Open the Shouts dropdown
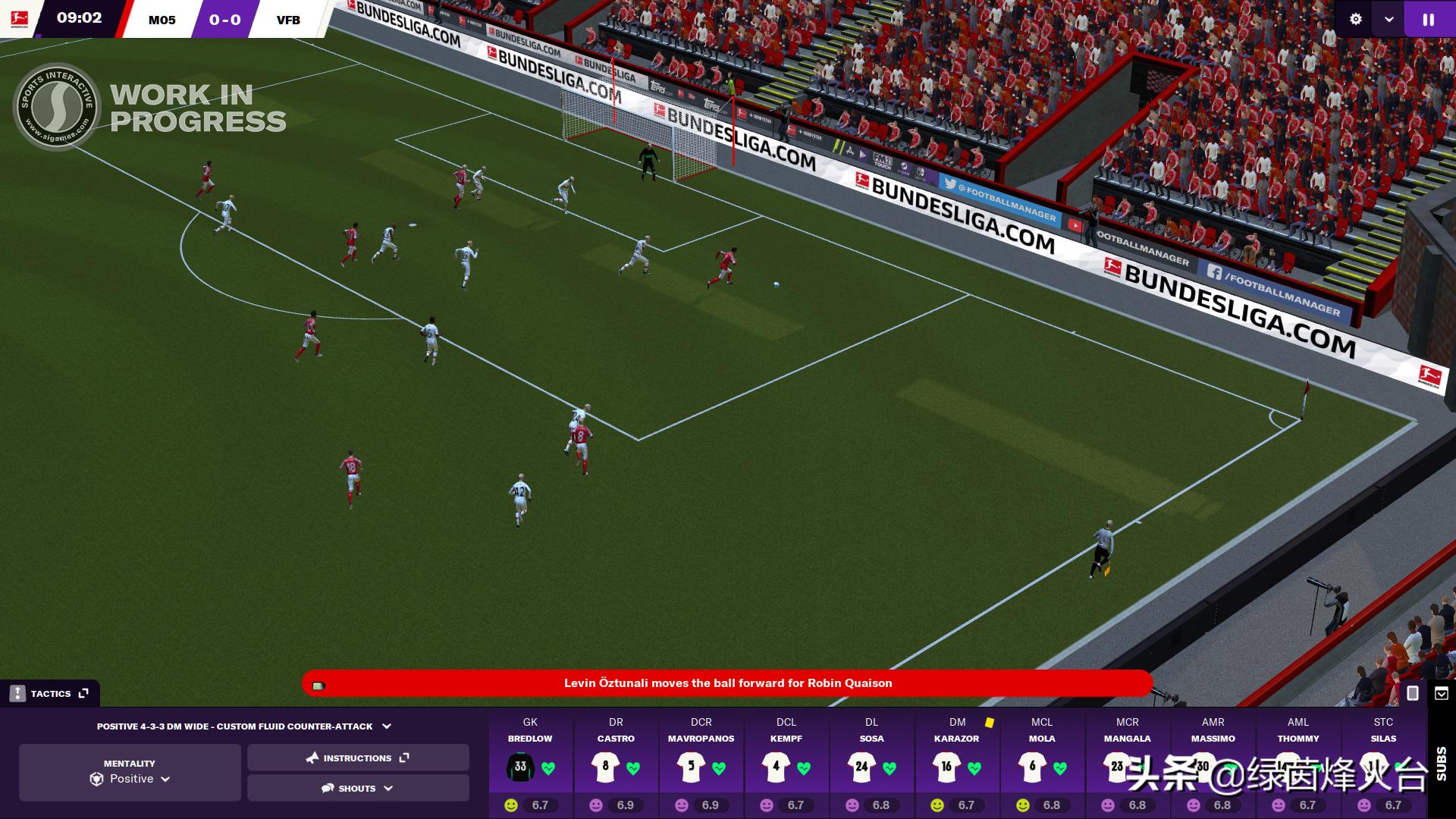The width and height of the screenshot is (1456, 819). coord(358,788)
